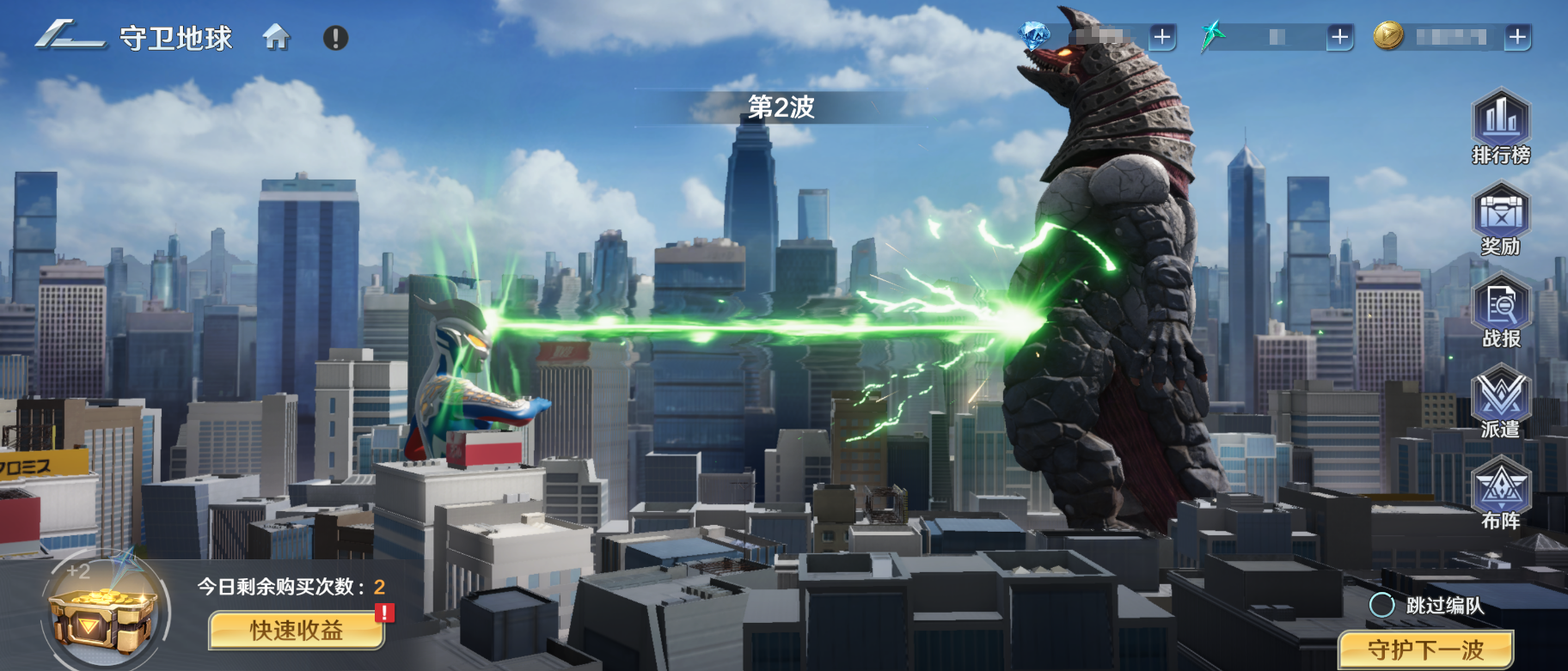Image resolution: width=1568 pixels, height=671 pixels.
Task: Open the exclamation info help
Action: (x=335, y=38)
